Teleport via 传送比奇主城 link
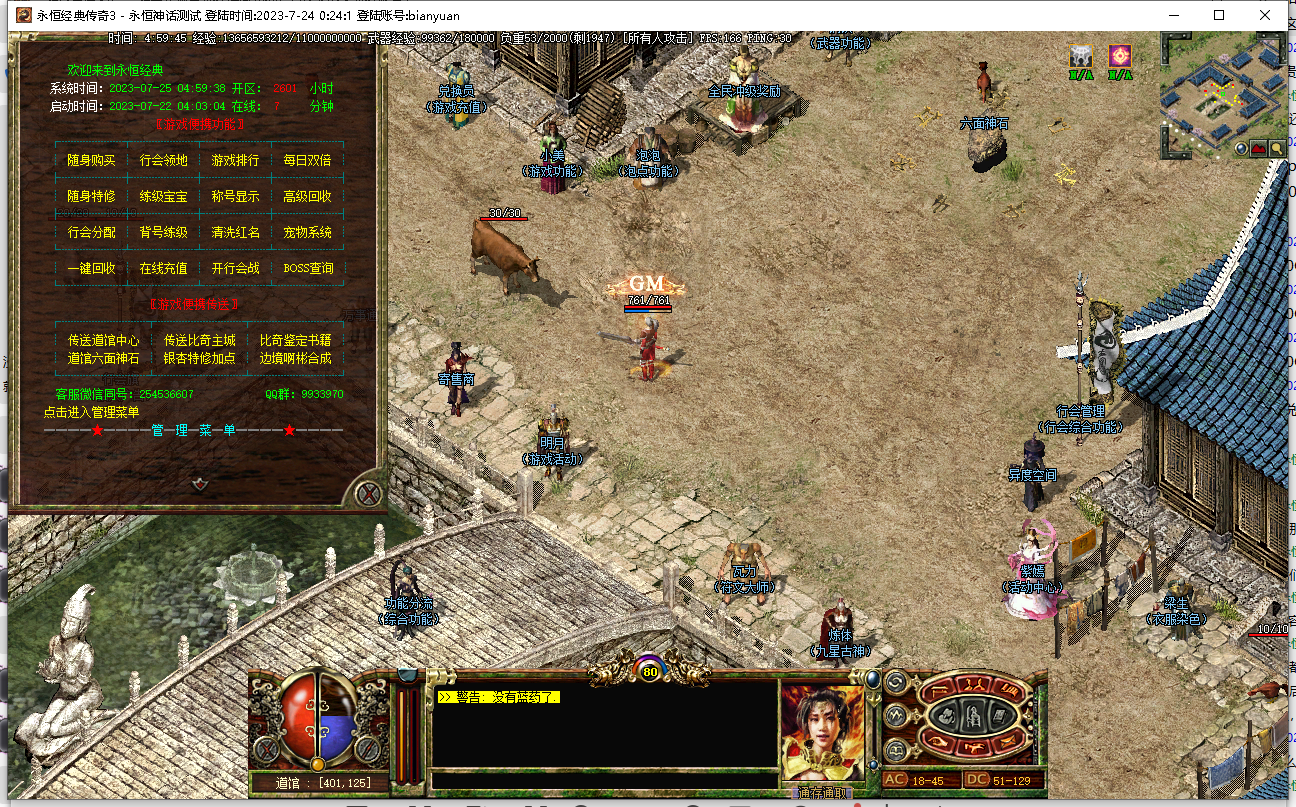The image size is (1296, 807). [x=200, y=340]
